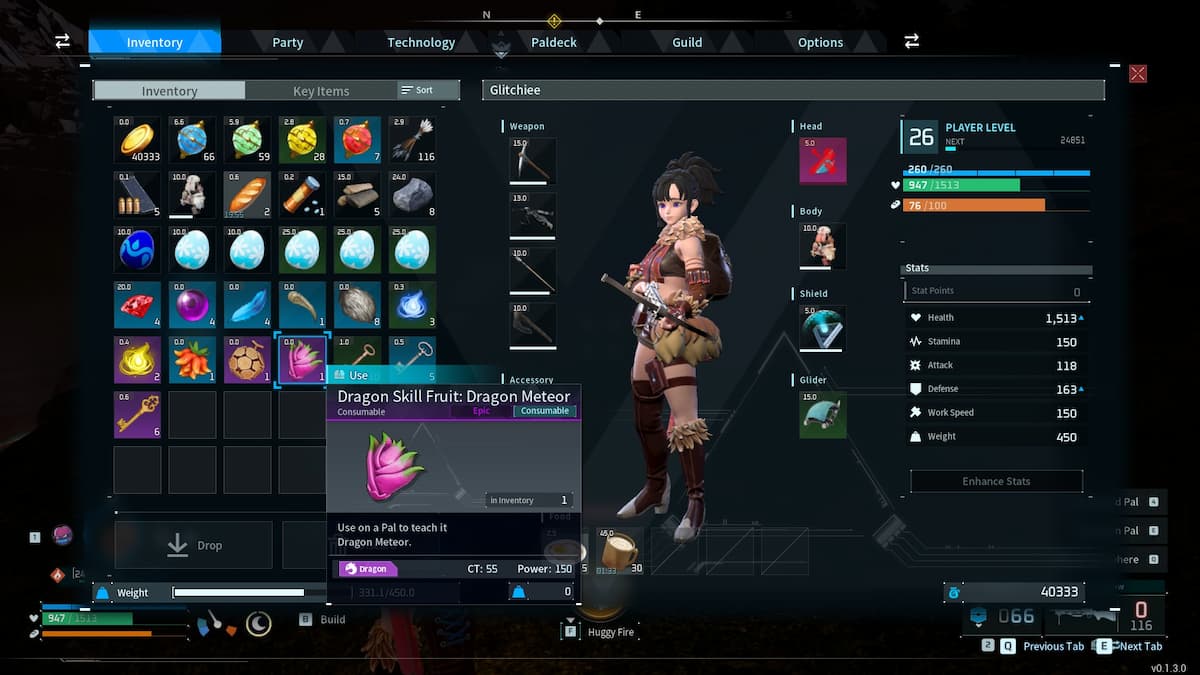
Task: Select the equipped head gear slot
Action: (x=823, y=161)
